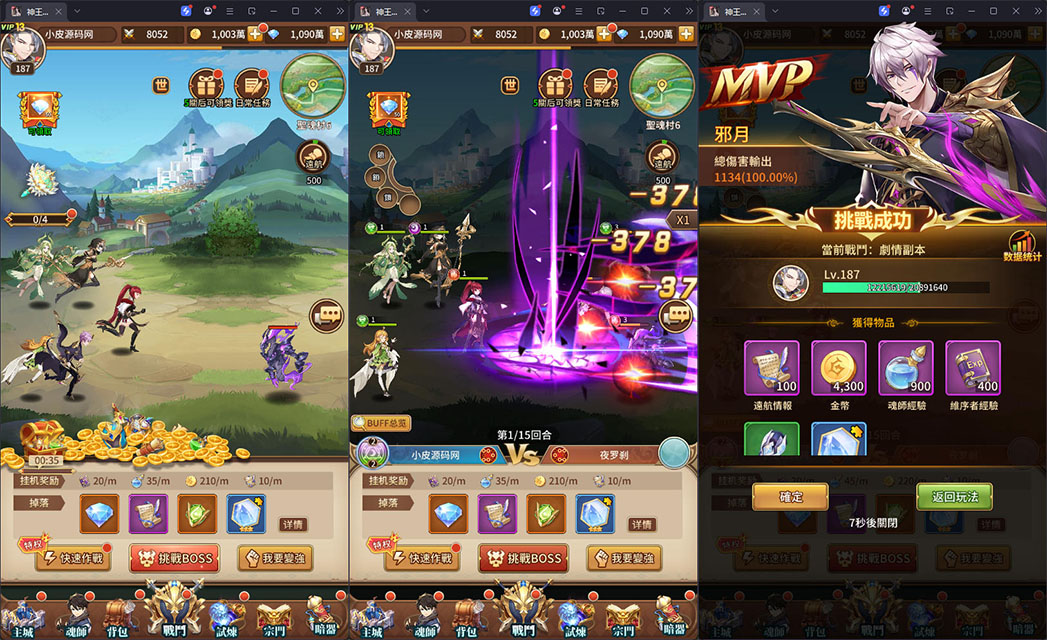Open the 0/4 progress tracker
Viewport: 1047px width, 640px height.
click(40, 219)
